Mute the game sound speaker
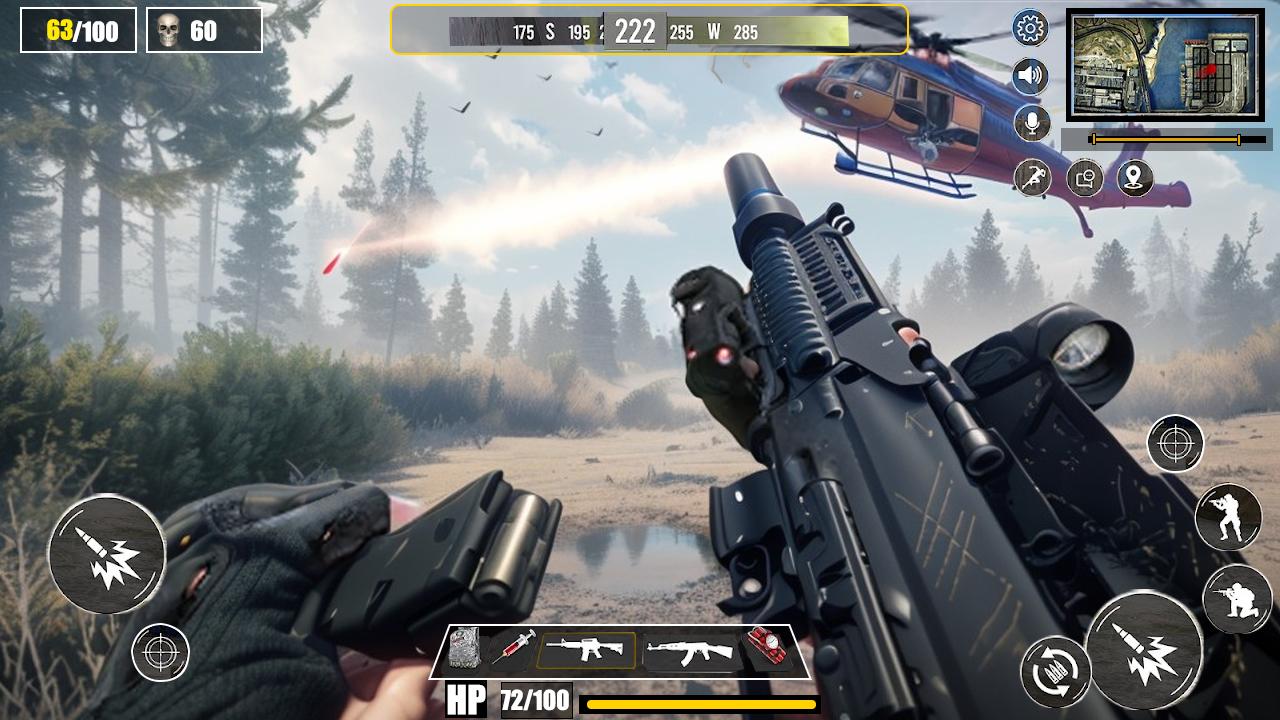 click(x=1030, y=75)
